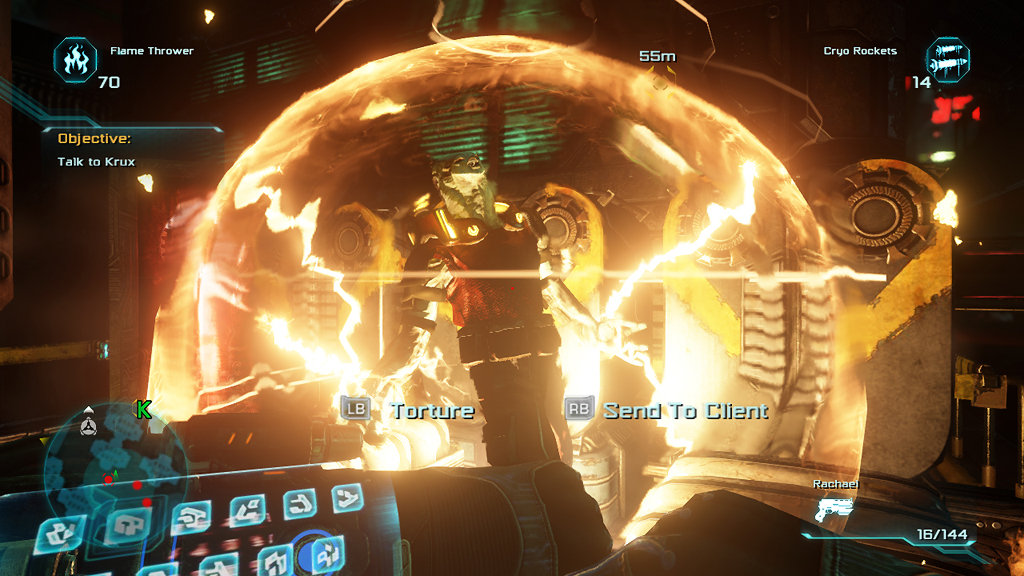Click the green K marker on minimap
This screenshot has height=576, width=1024.
coord(144,409)
